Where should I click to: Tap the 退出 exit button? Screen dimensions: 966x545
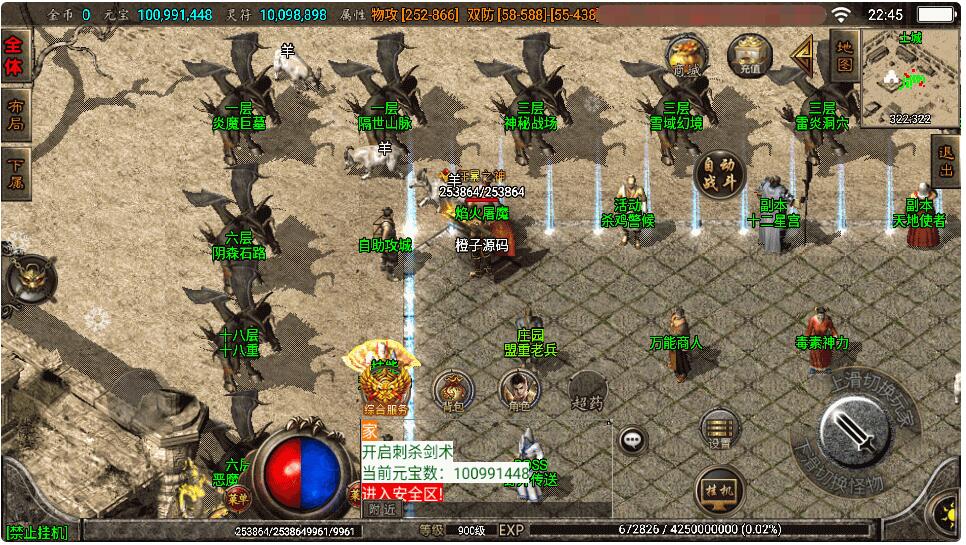tap(946, 163)
